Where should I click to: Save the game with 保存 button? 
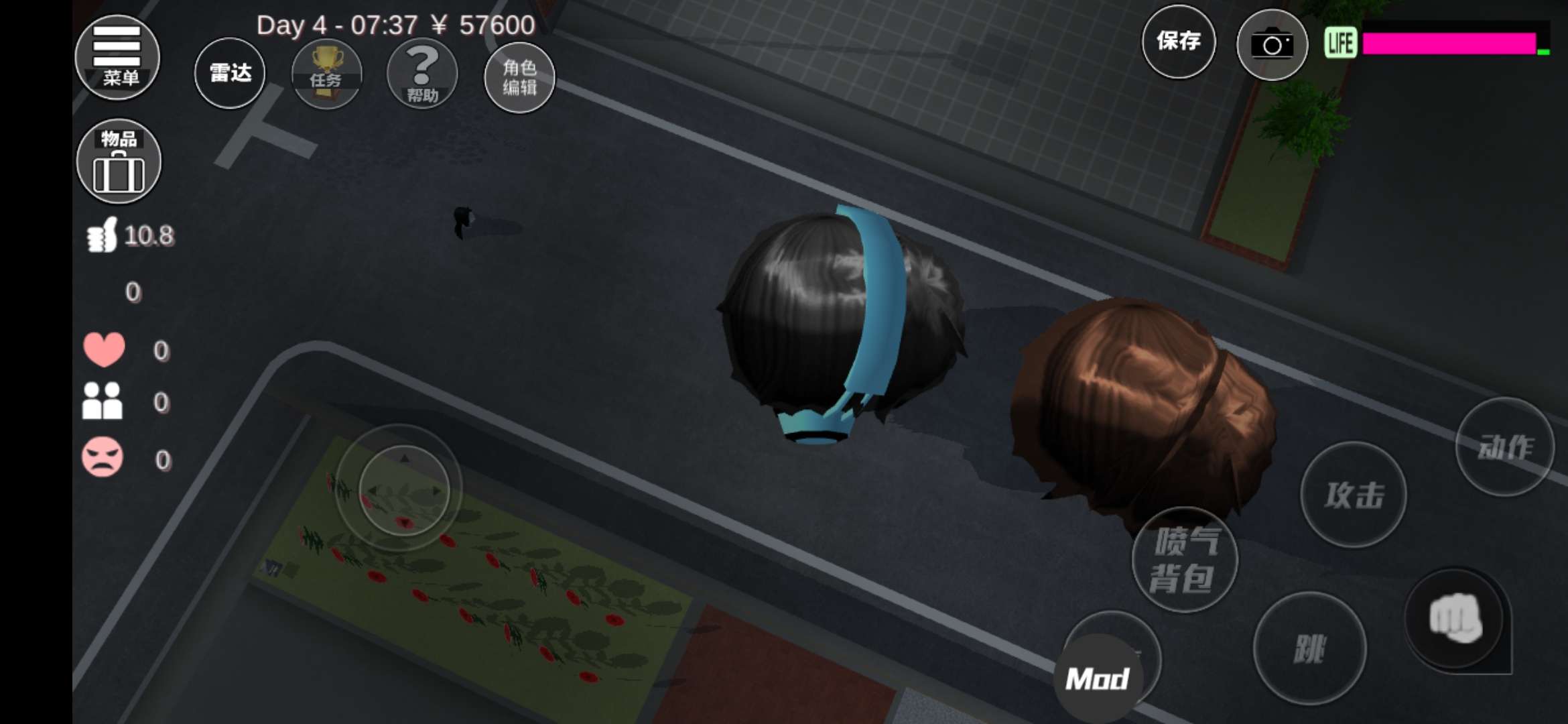pyautogui.click(x=1179, y=42)
